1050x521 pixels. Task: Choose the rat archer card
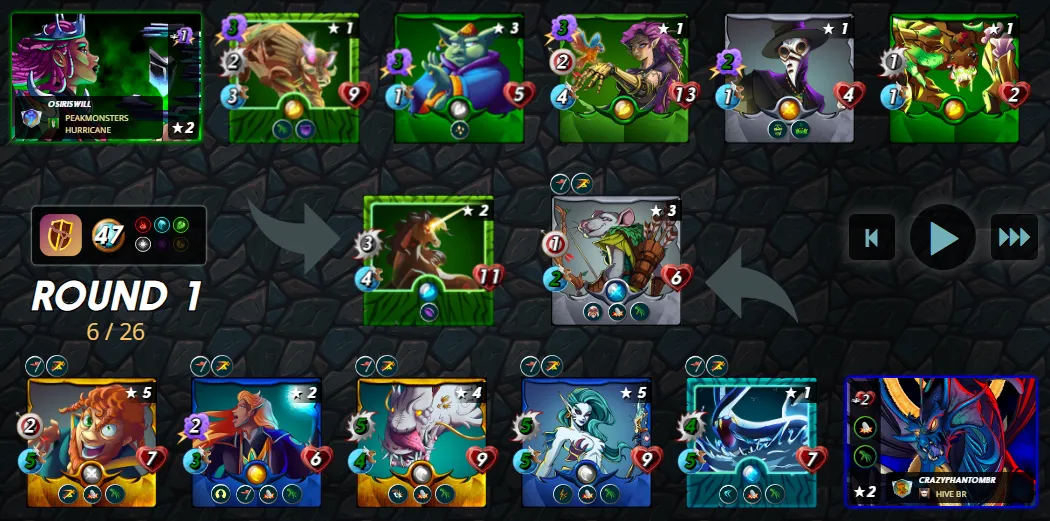coord(617,260)
